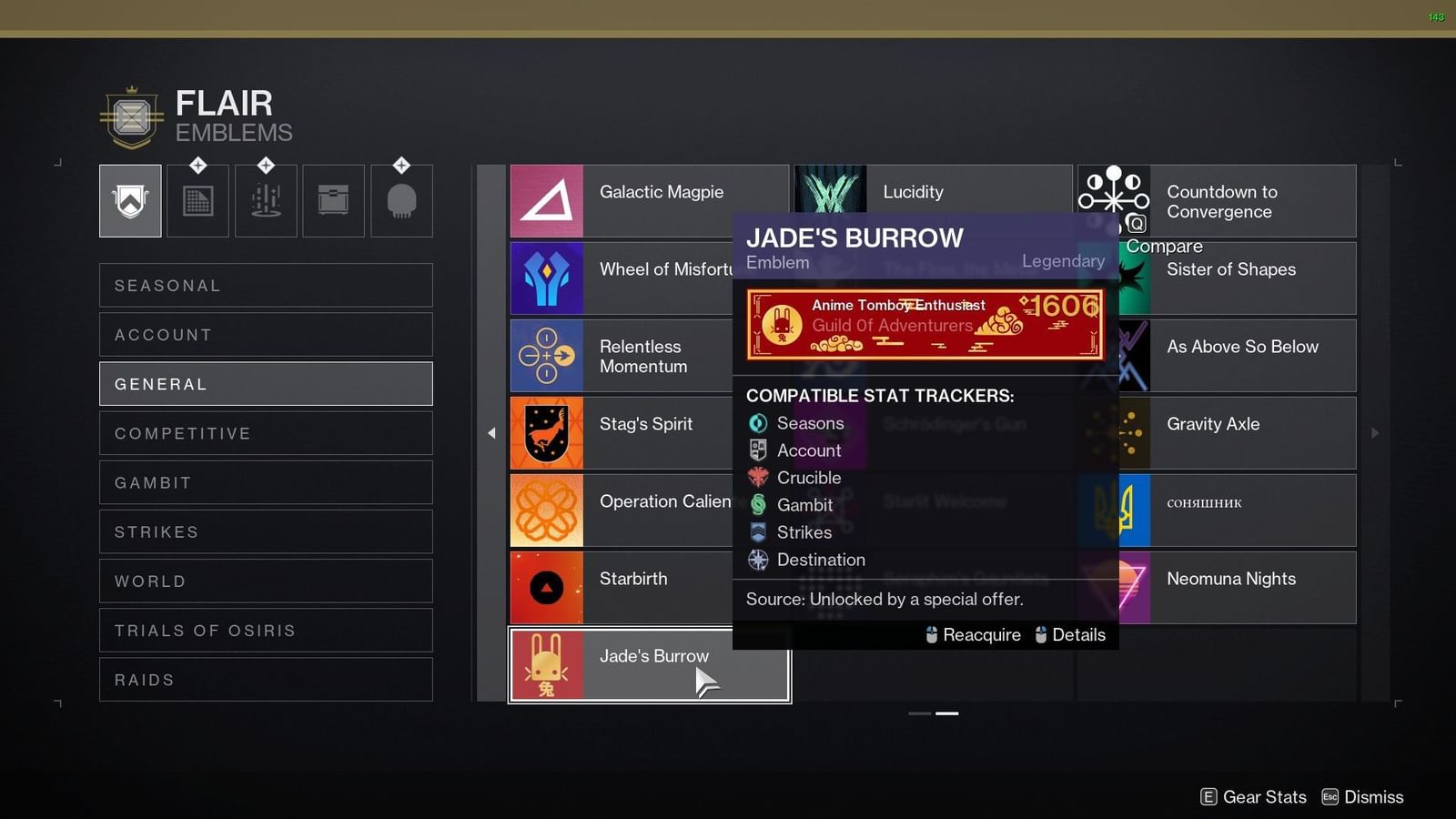Open the RAIDS emblem category
This screenshot has width=1456, height=819.
point(266,680)
